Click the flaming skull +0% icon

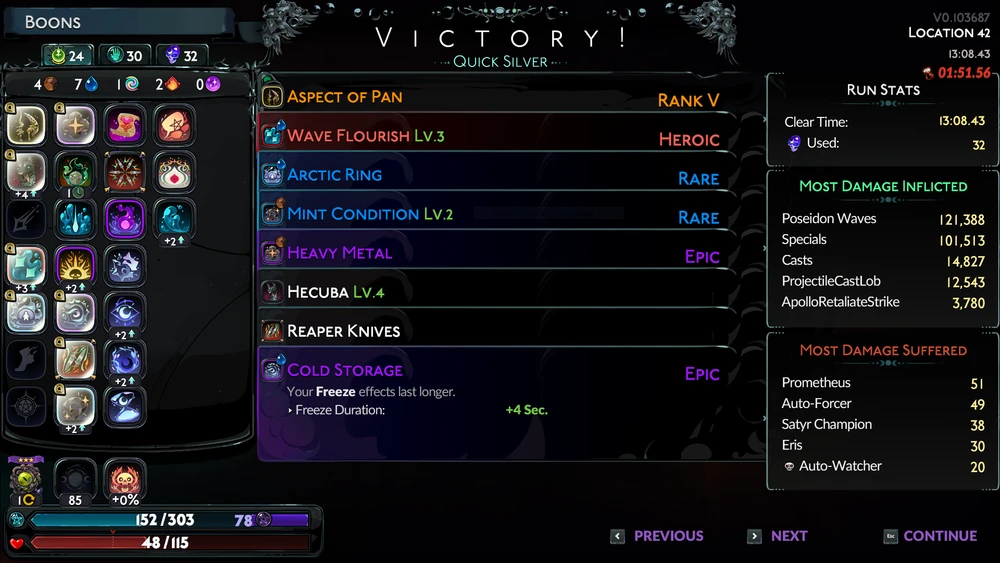click(126, 479)
